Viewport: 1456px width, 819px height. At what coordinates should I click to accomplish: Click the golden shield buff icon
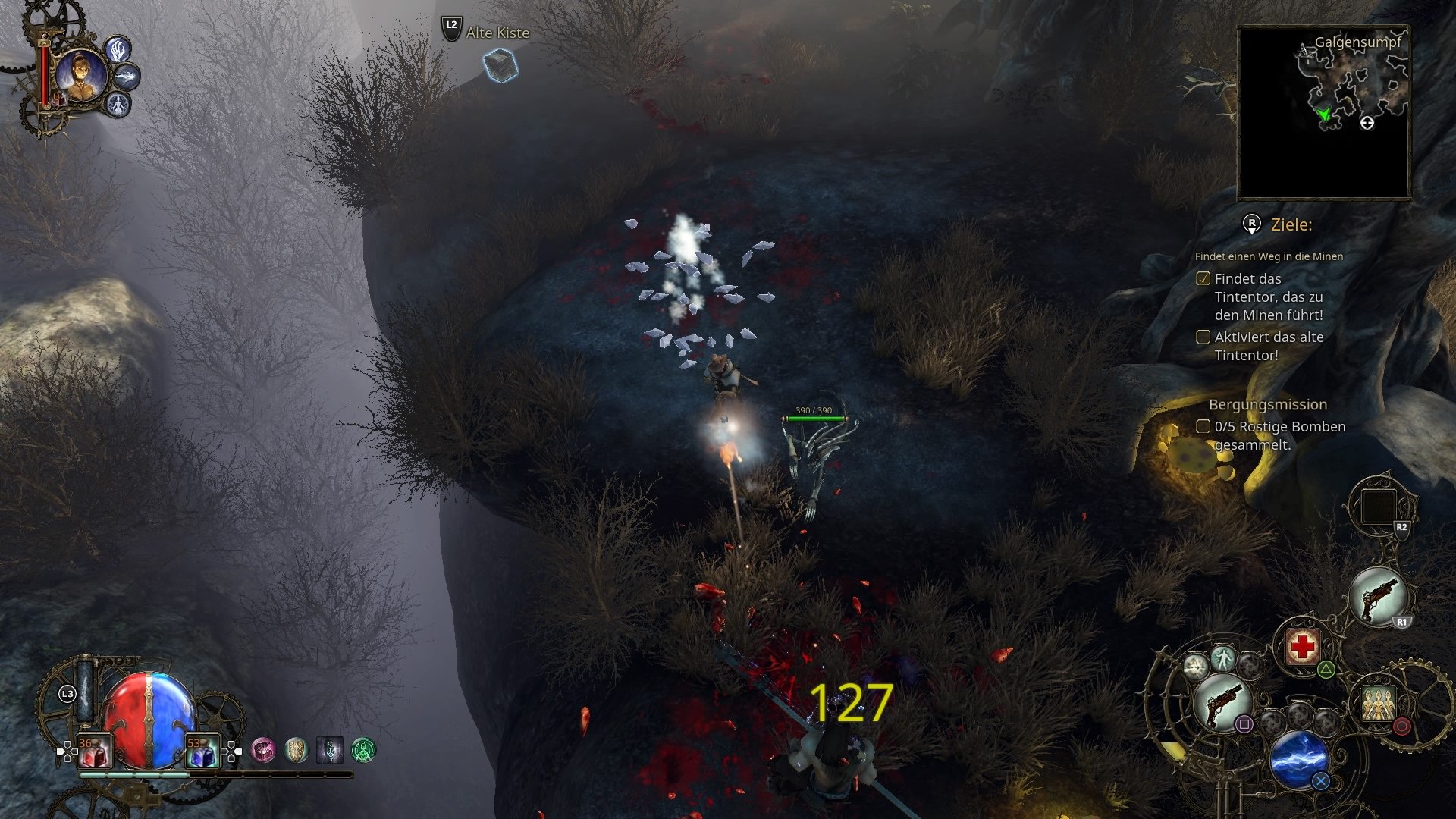pos(297,750)
